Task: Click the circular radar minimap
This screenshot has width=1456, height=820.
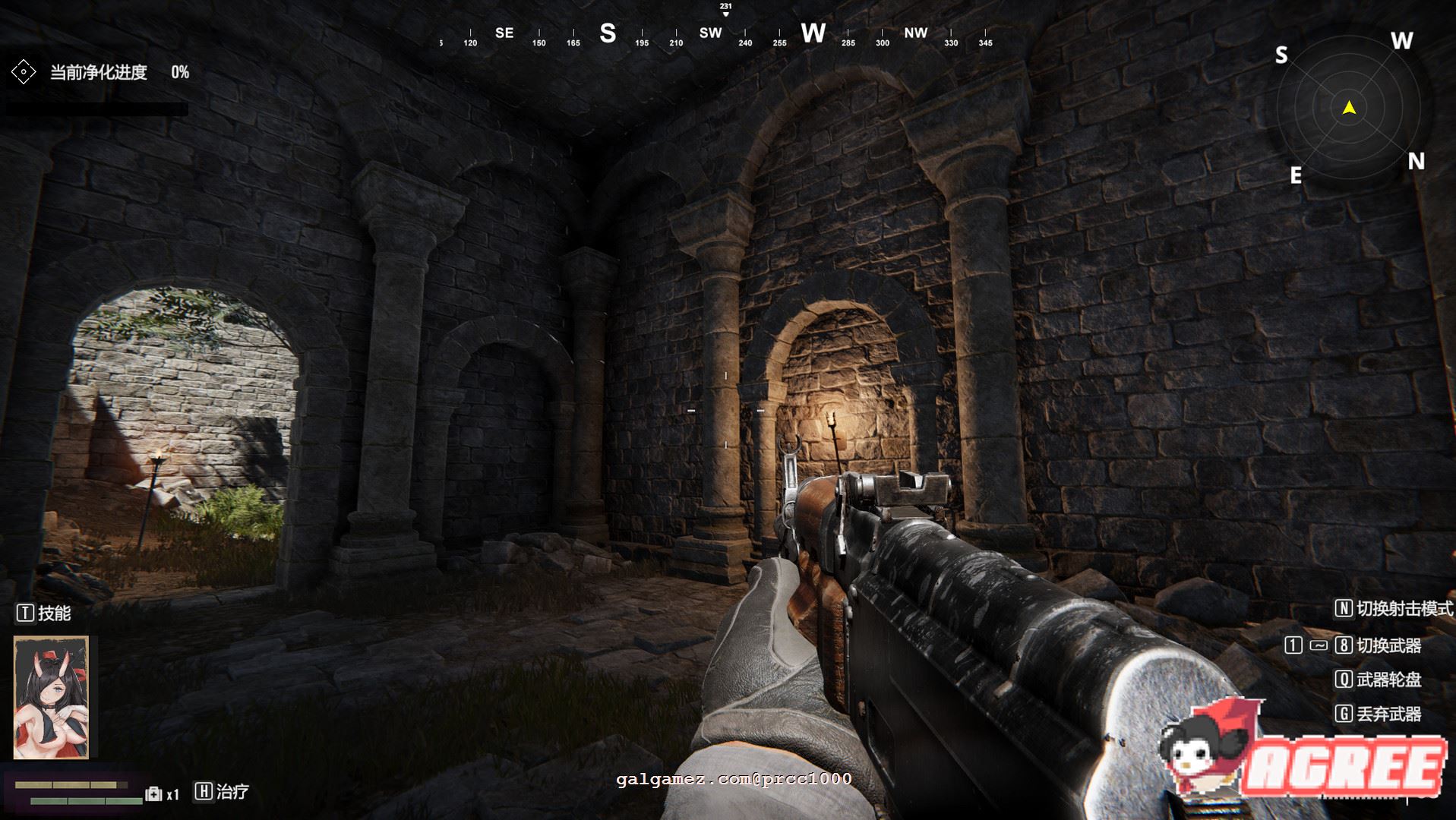Action: 1349,109
